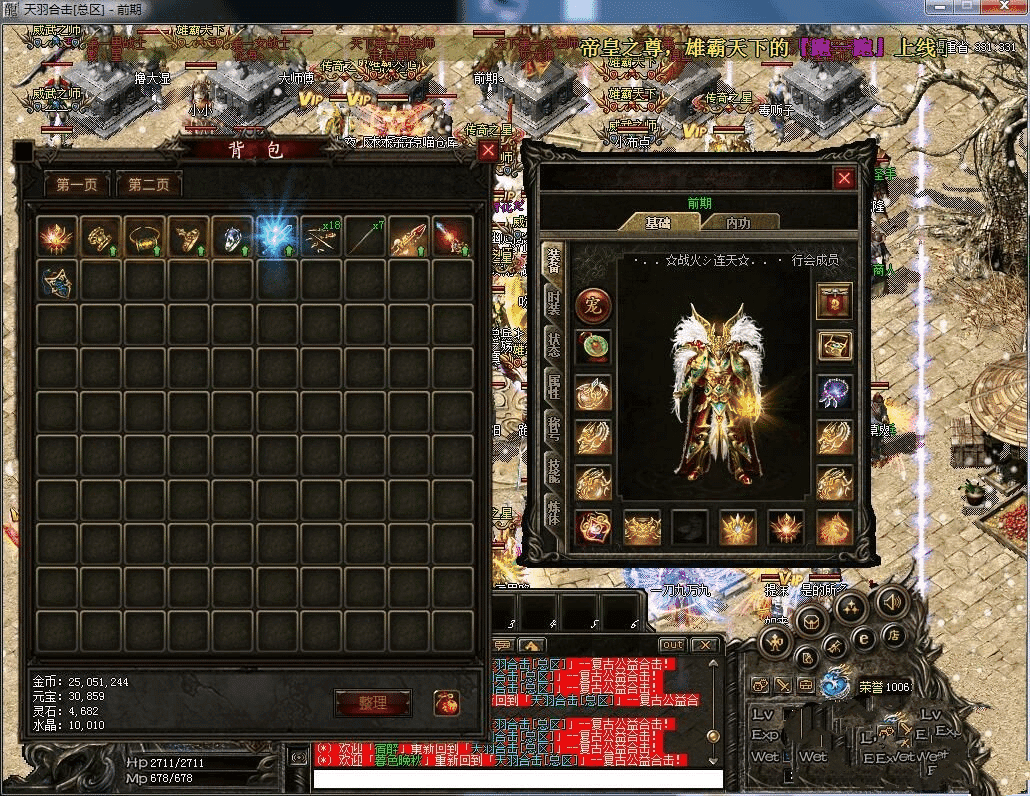
Task: Open the 店 shop round button
Action: 895,634
